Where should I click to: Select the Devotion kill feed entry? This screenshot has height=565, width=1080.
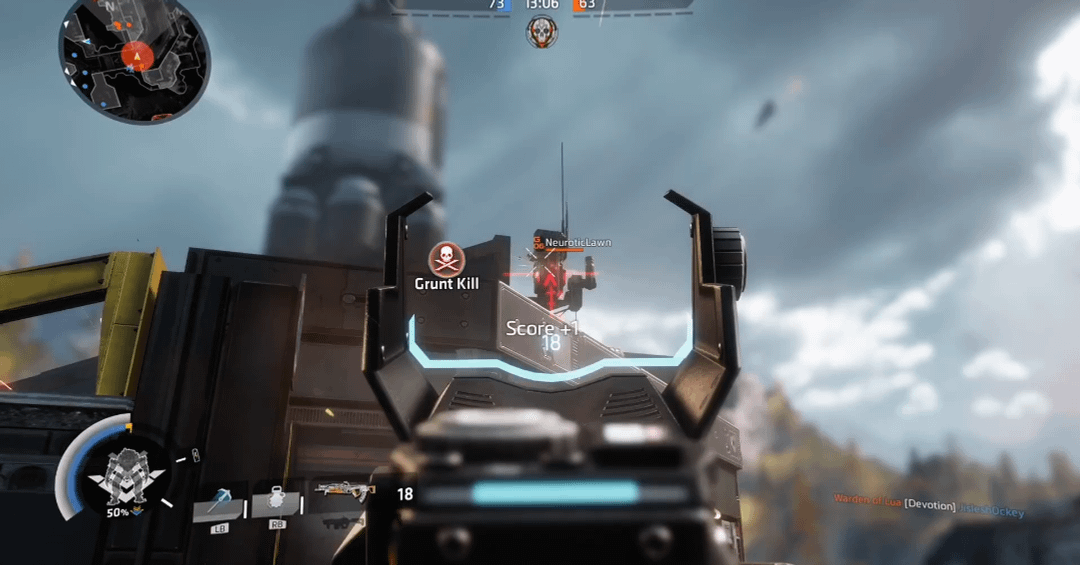click(x=929, y=506)
